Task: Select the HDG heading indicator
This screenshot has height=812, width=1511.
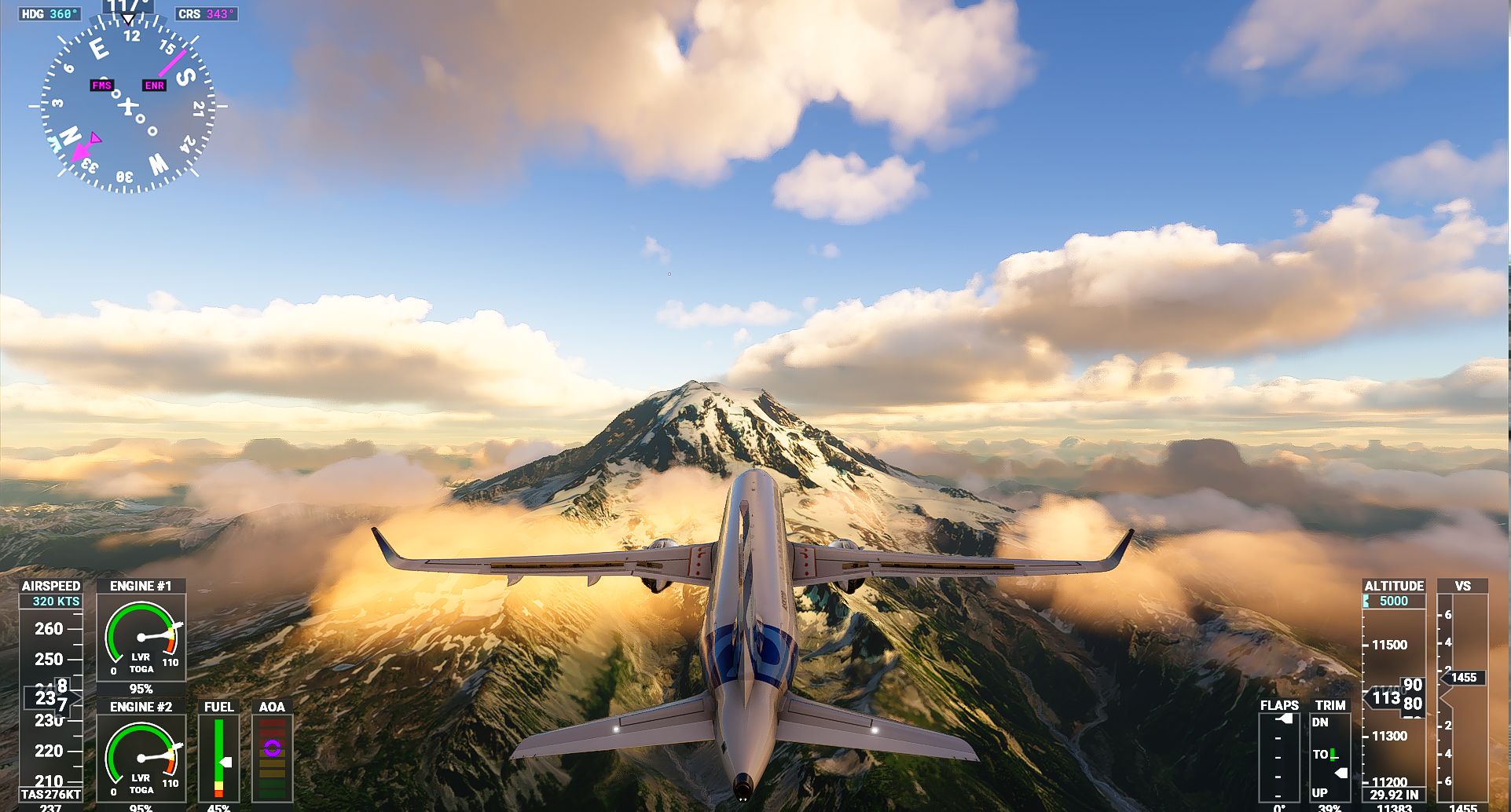Action: pyautogui.click(x=50, y=13)
